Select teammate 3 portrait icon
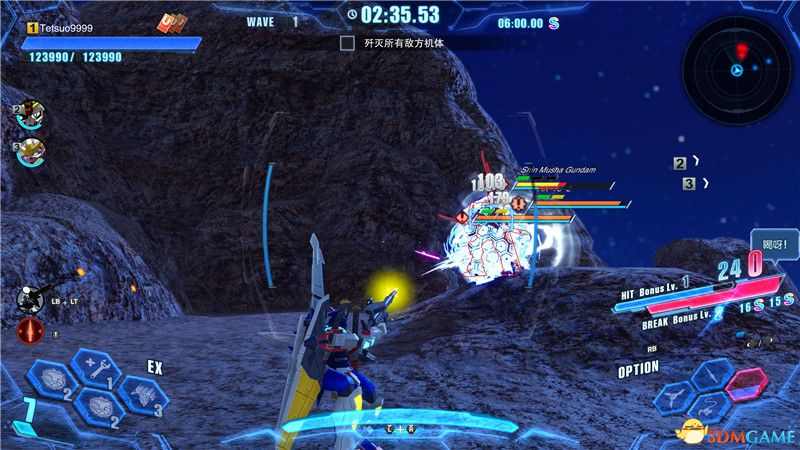 point(32,152)
